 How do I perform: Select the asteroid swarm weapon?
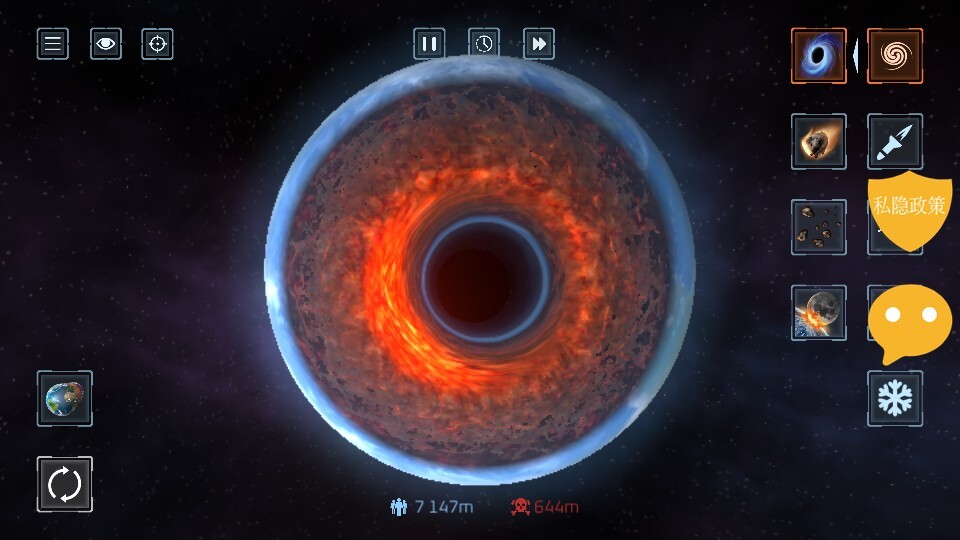coord(819,227)
